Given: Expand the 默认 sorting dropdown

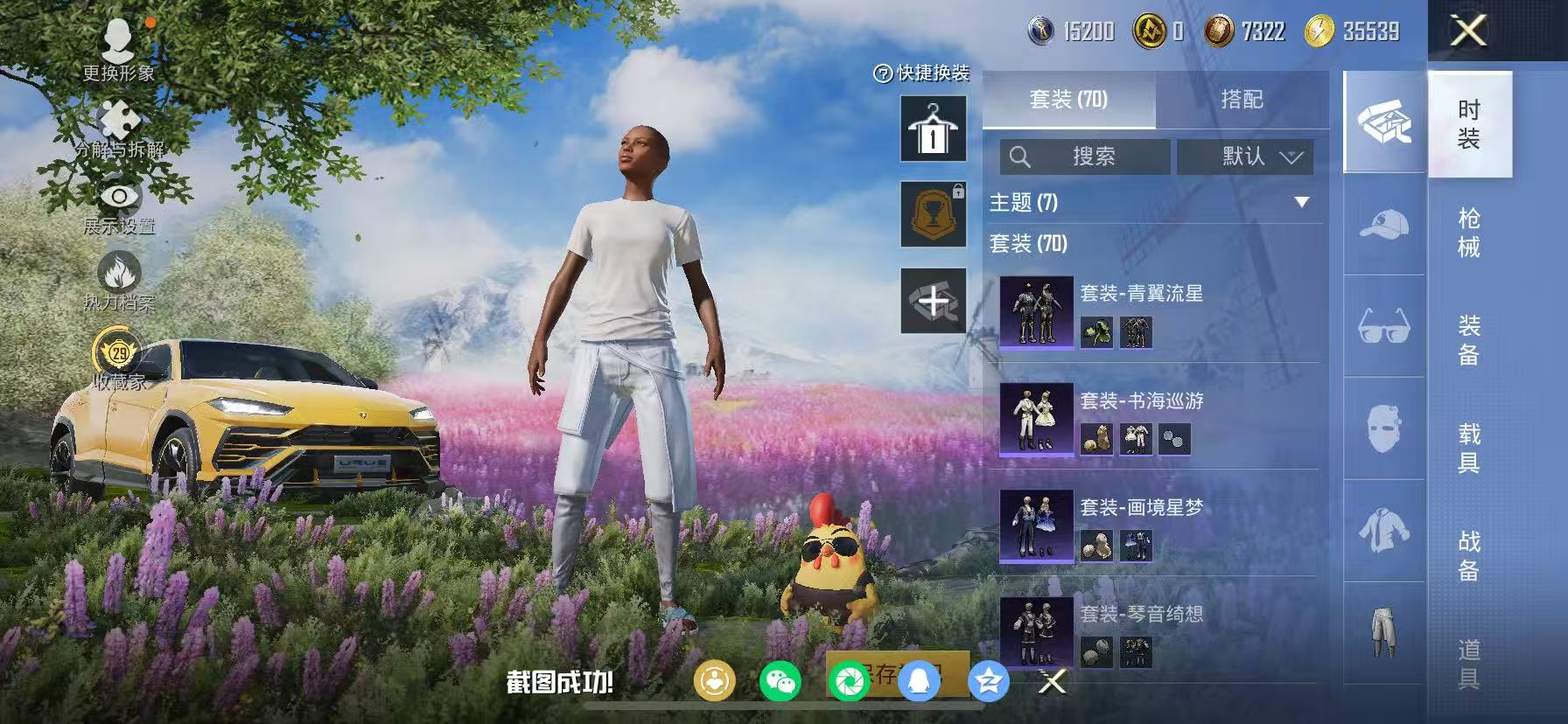Looking at the screenshot, I should (x=1243, y=157).
